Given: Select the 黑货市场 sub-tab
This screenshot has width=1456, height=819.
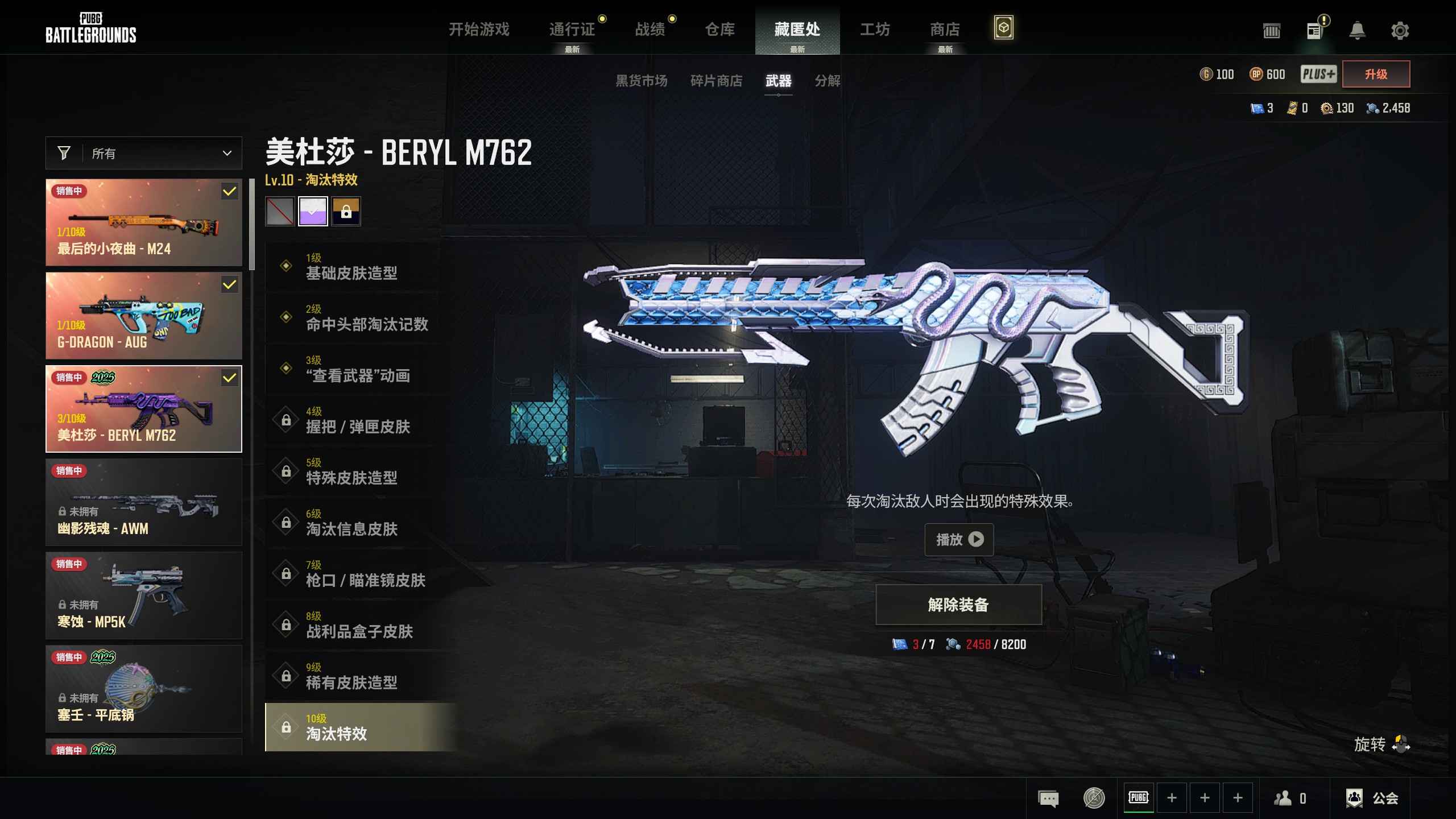Looking at the screenshot, I should coord(641,81).
